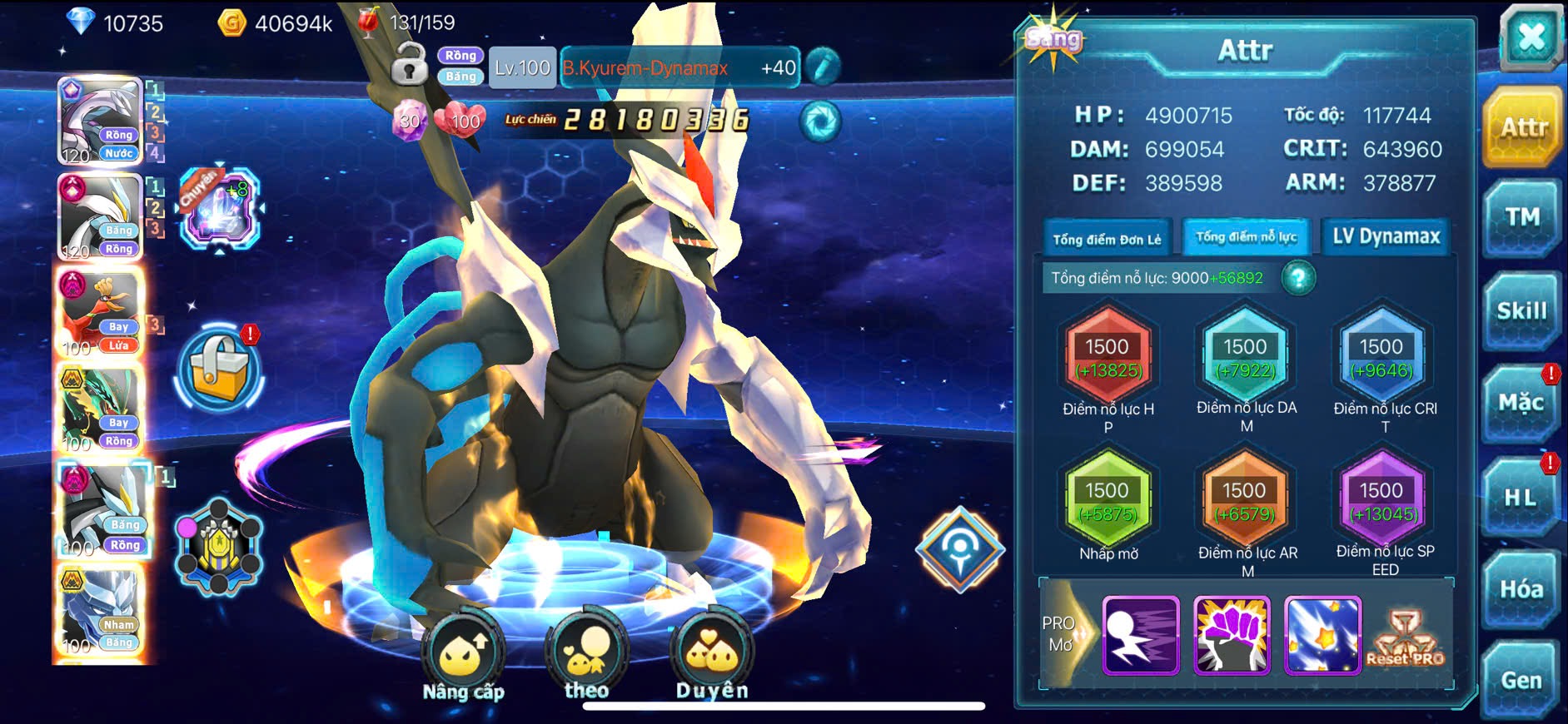Open the Gen side tab

[1521, 681]
